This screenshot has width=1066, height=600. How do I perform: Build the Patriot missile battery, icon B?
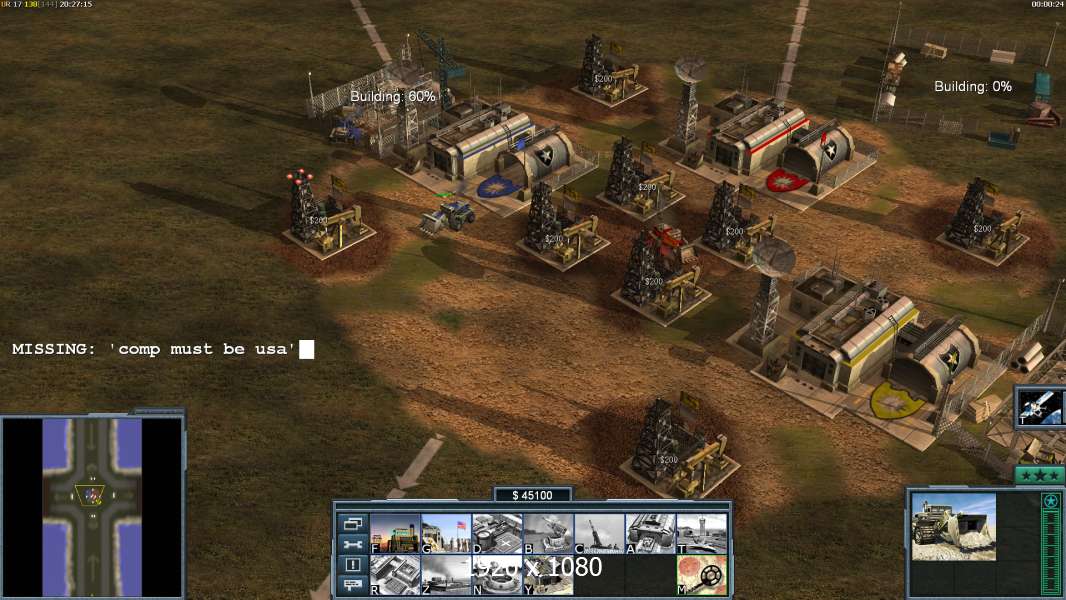pyautogui.click(x=548, y=534)
